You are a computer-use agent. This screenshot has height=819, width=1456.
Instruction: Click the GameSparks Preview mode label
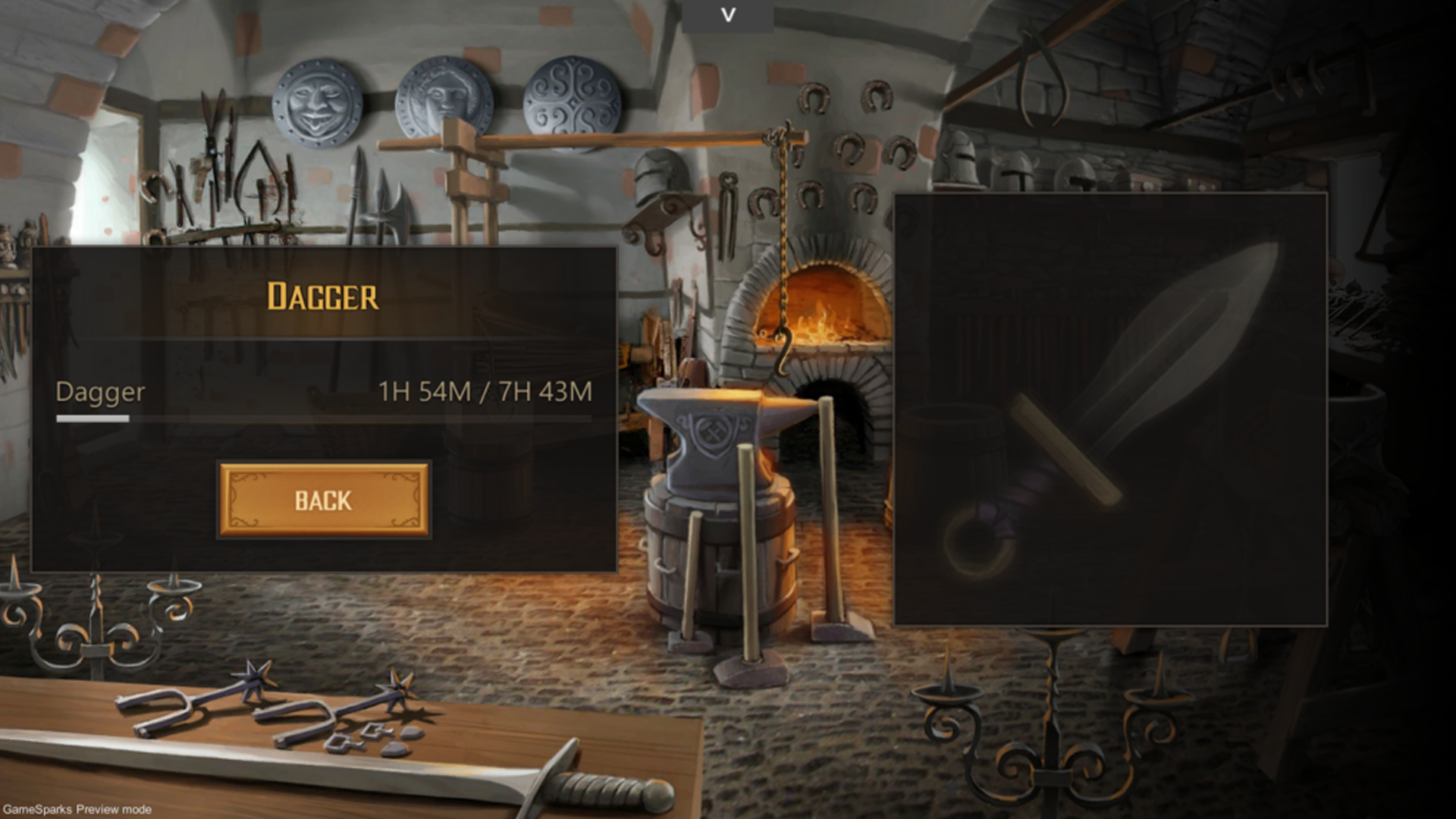76,809
